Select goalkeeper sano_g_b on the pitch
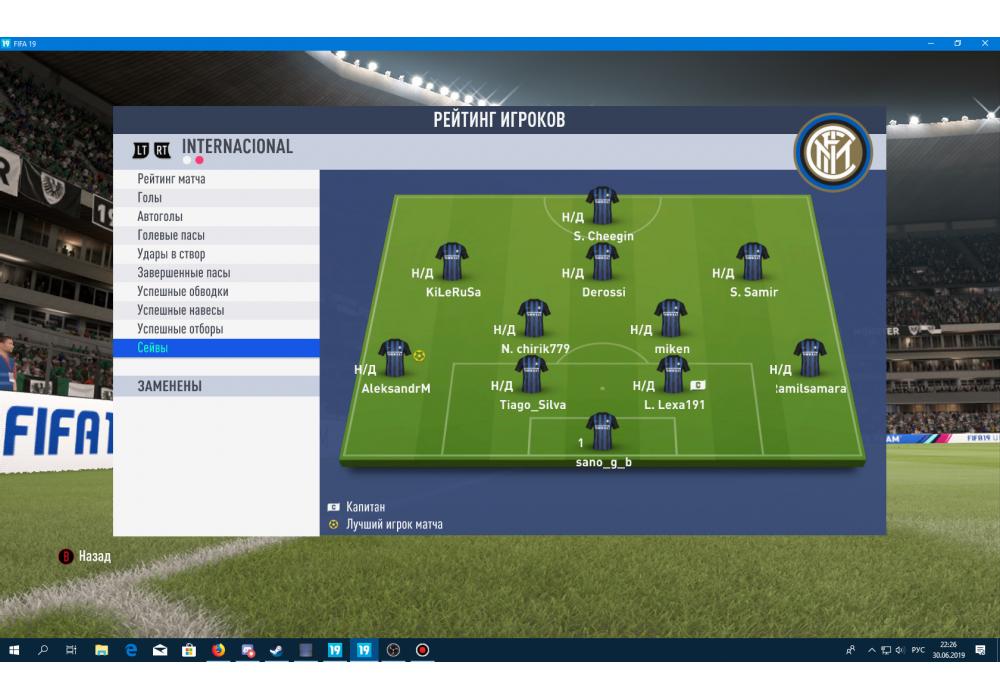This screenshot has width=1000, height=700. coord(602,432)
